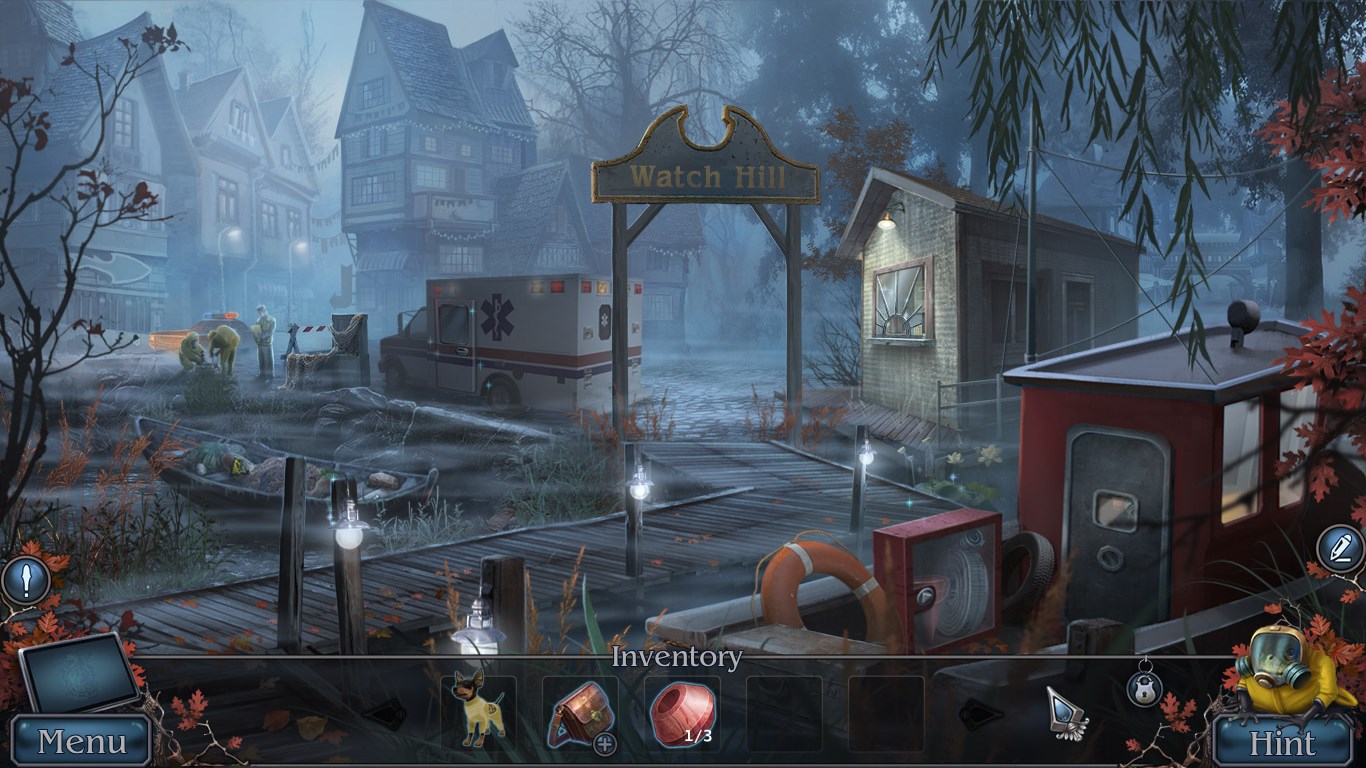Open the exclamation mark objectives icon
The height and width of the screenshot is (768, 1366).
pyautogui.click(x=23, y=580)
